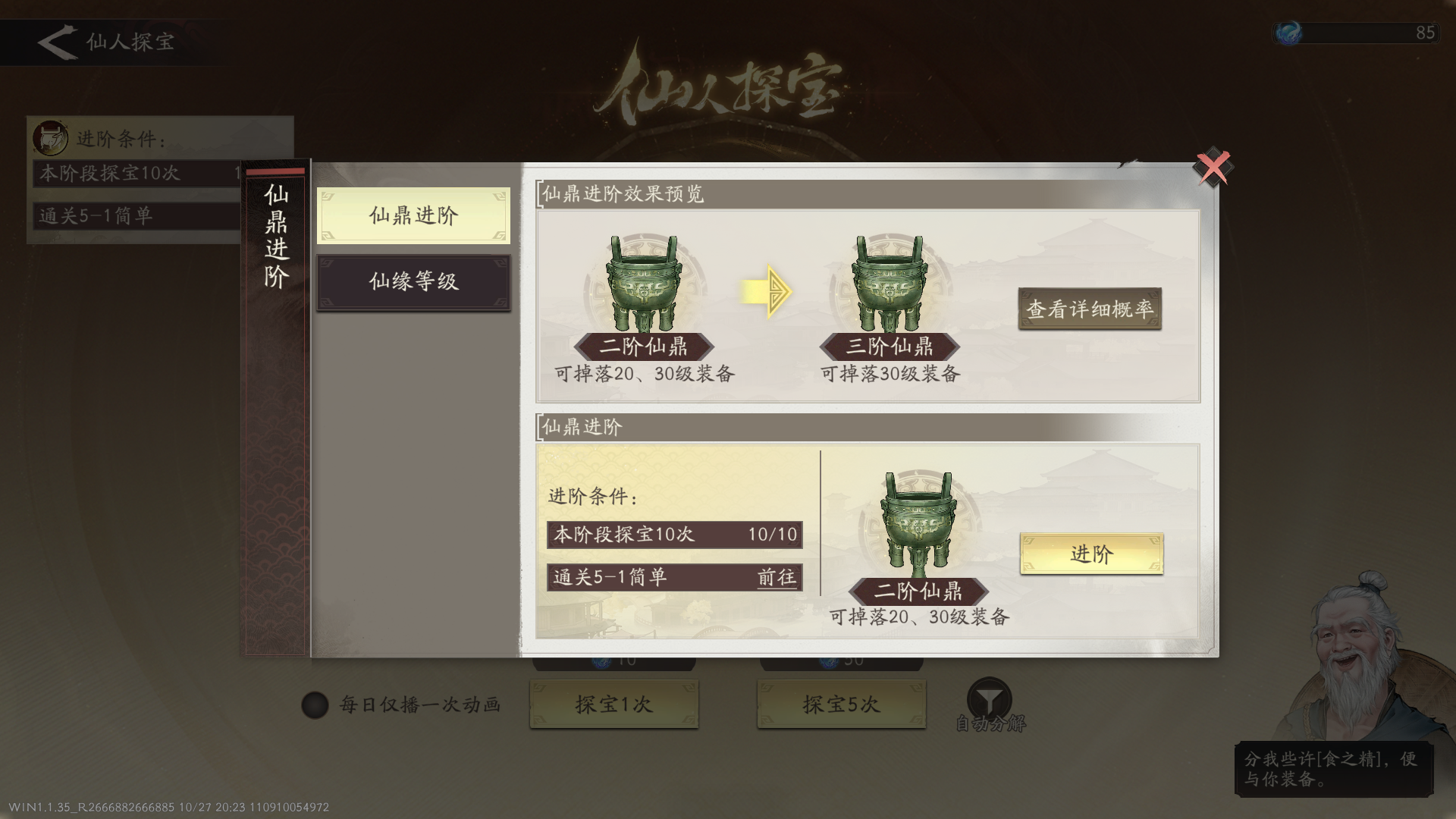This screenshot has width=1456, height=819.
Task: Click the back arrow beside 仙人探宝
Action: point(55,42)
